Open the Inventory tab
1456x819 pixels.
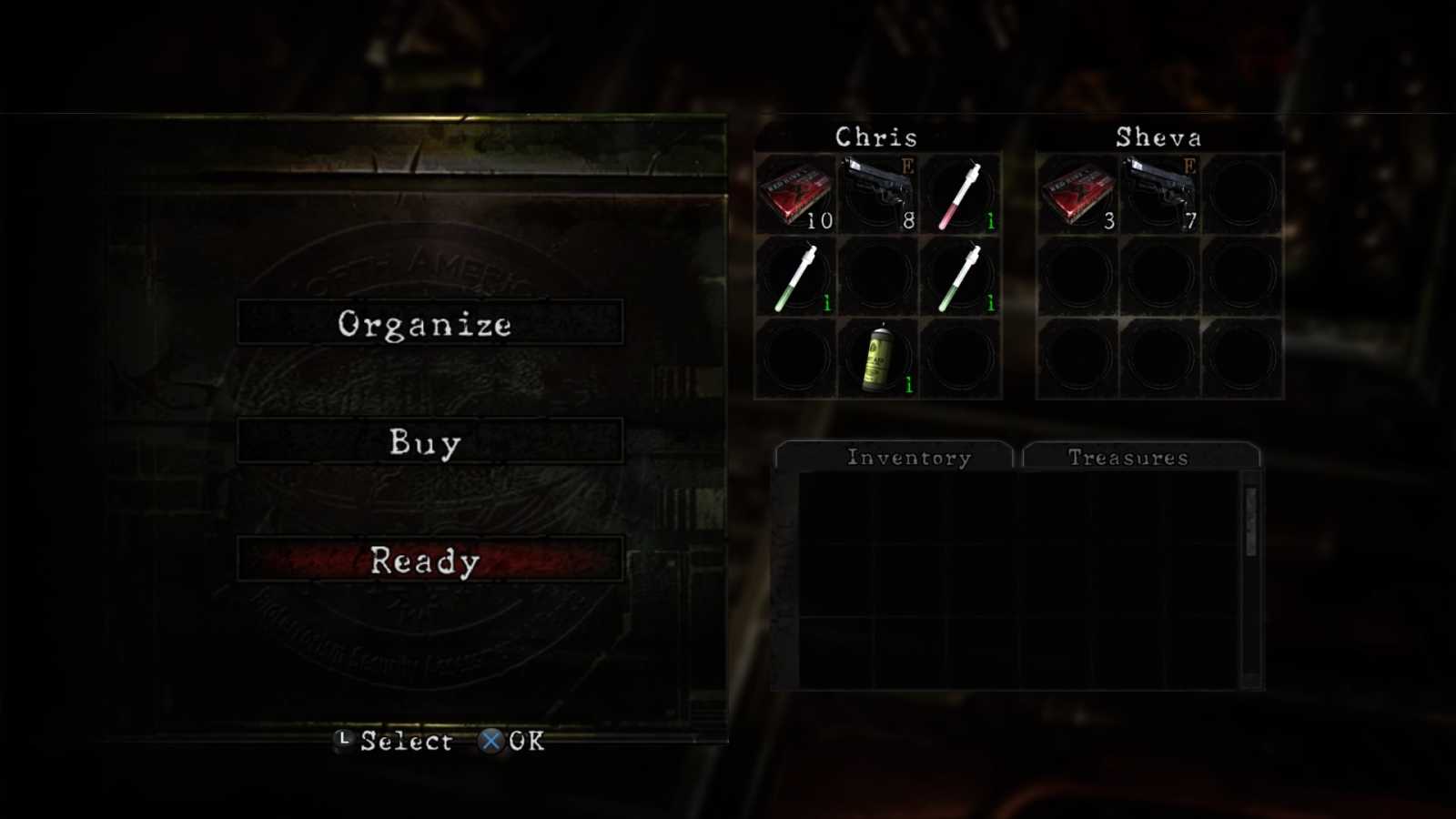coord(908,458)
